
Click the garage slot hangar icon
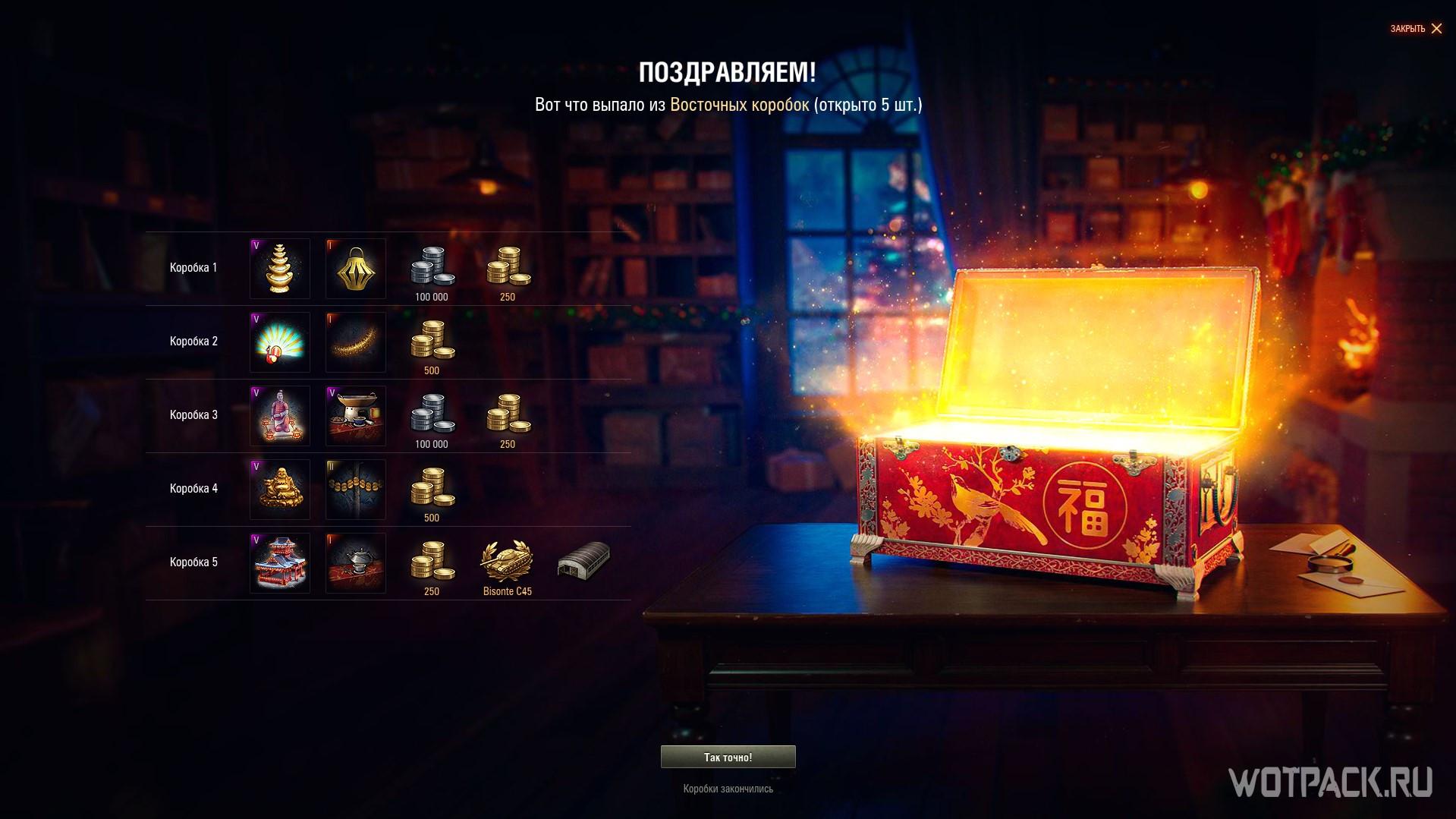point(583,562)
